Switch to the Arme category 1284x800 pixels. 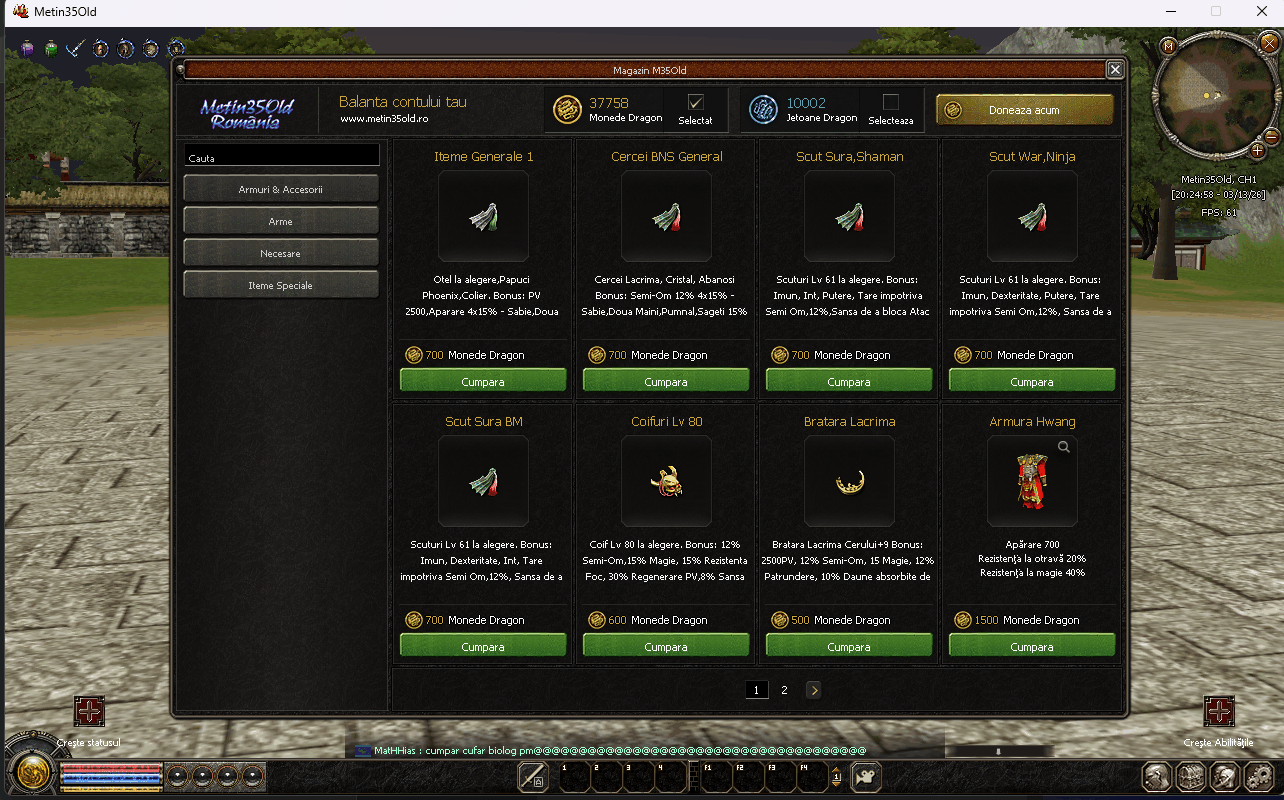(x=280, y=220)
